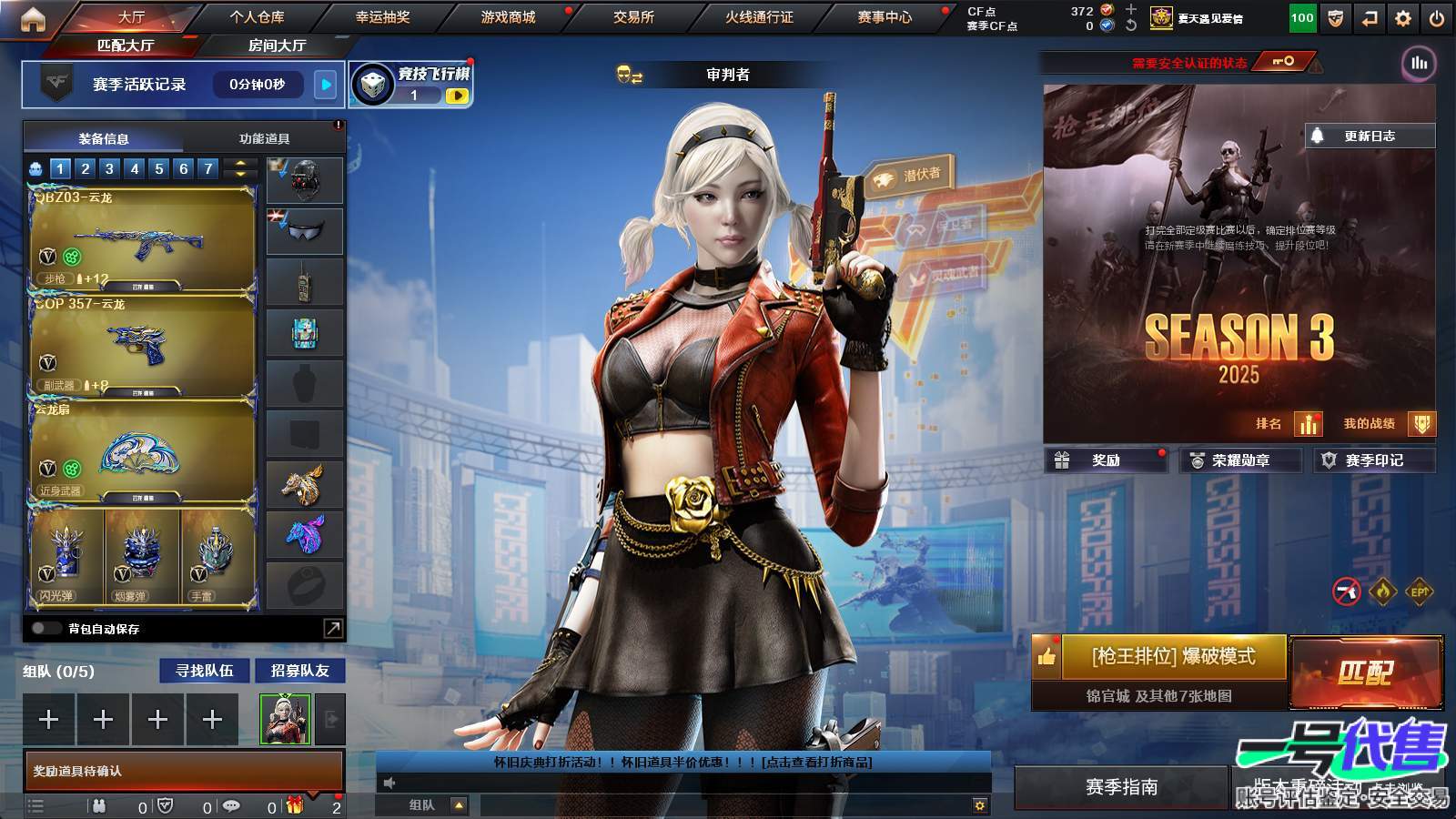Click 寻找队伍 to find a team
1456x819 pixels.
click(x=204, y=671)
